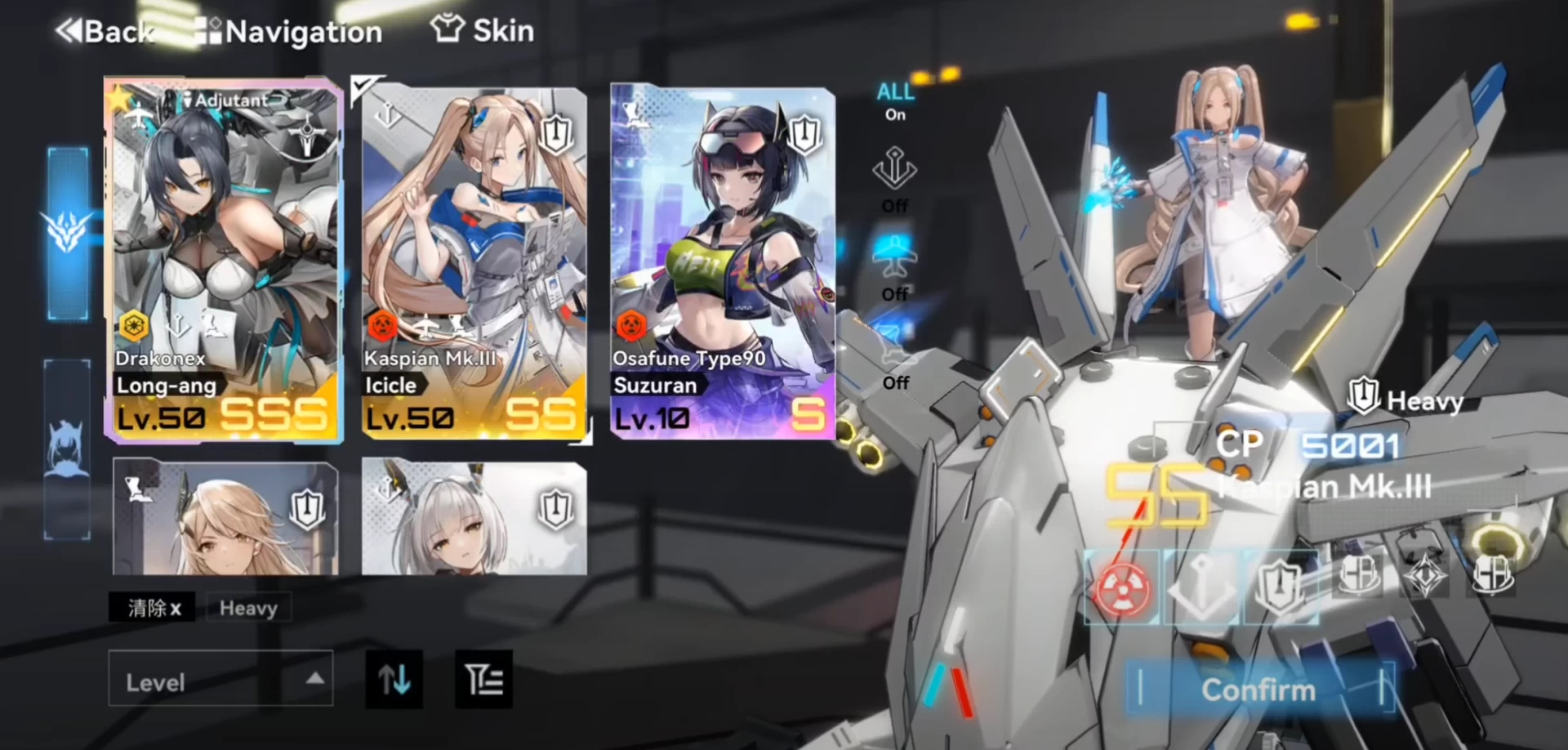Reverse the sort order with arrows button
The image size is (1568, 750).
[x=394, y=679]
